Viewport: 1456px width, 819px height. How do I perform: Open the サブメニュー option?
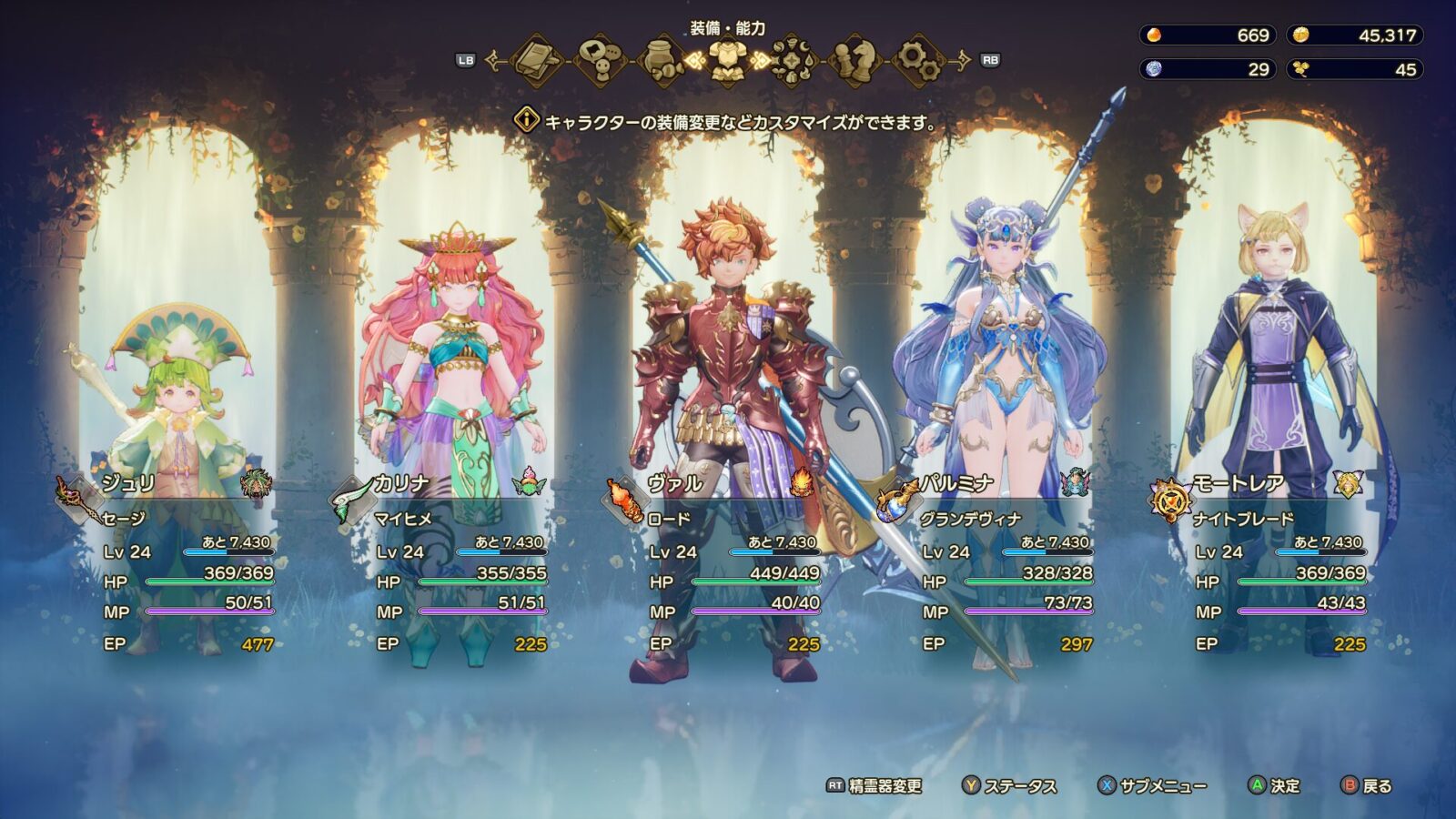(x=1152, y=785)
